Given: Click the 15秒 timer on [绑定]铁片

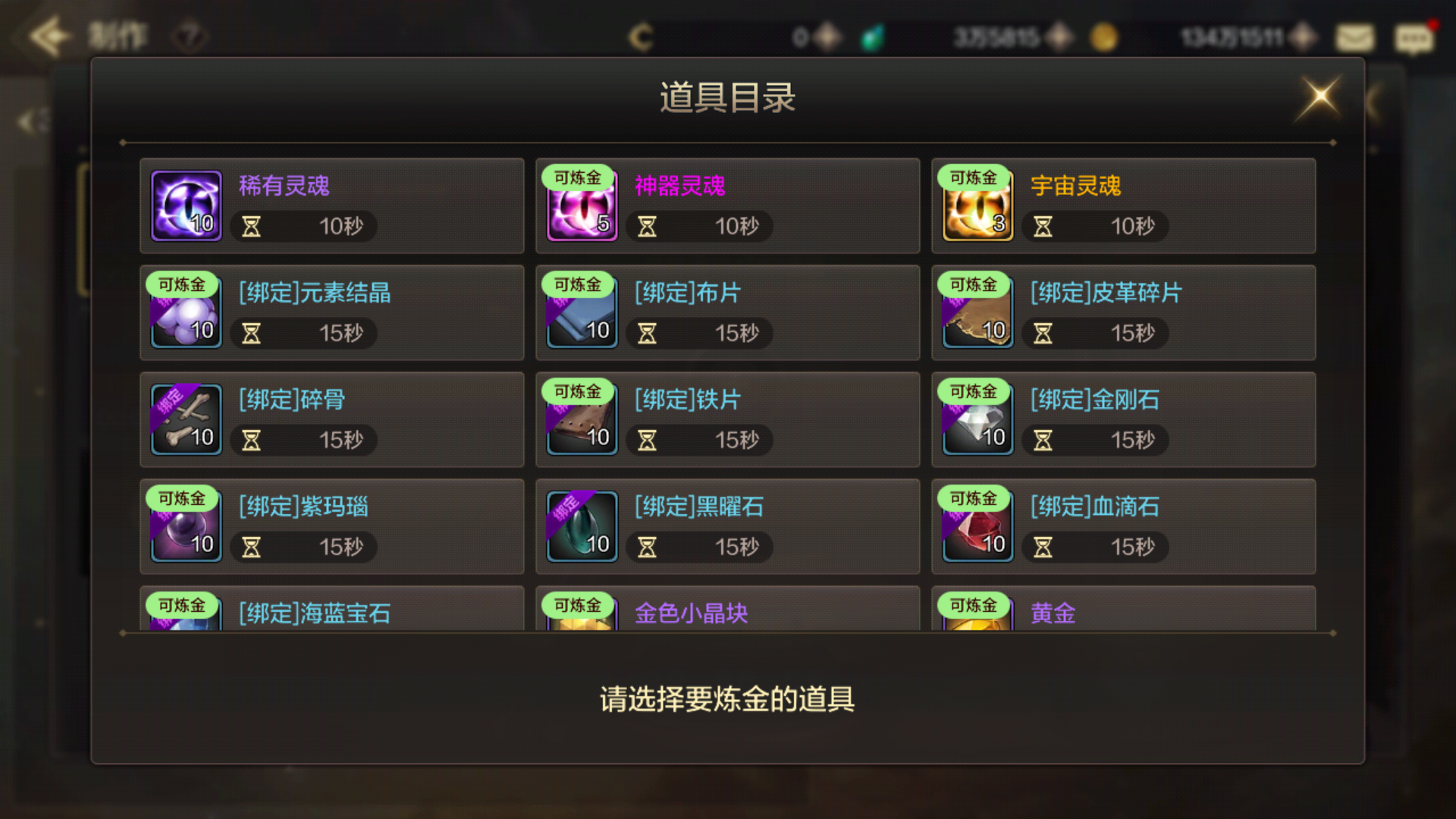Looking at the screenshot, I should [698, 440].
